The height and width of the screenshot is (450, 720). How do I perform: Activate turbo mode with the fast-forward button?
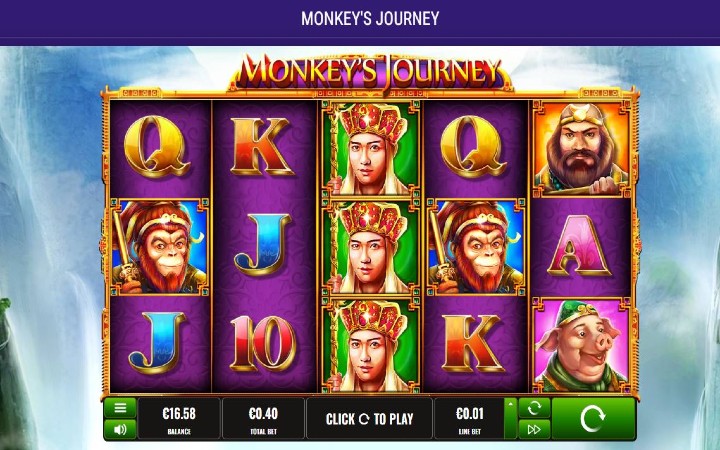tap(534, 429)
